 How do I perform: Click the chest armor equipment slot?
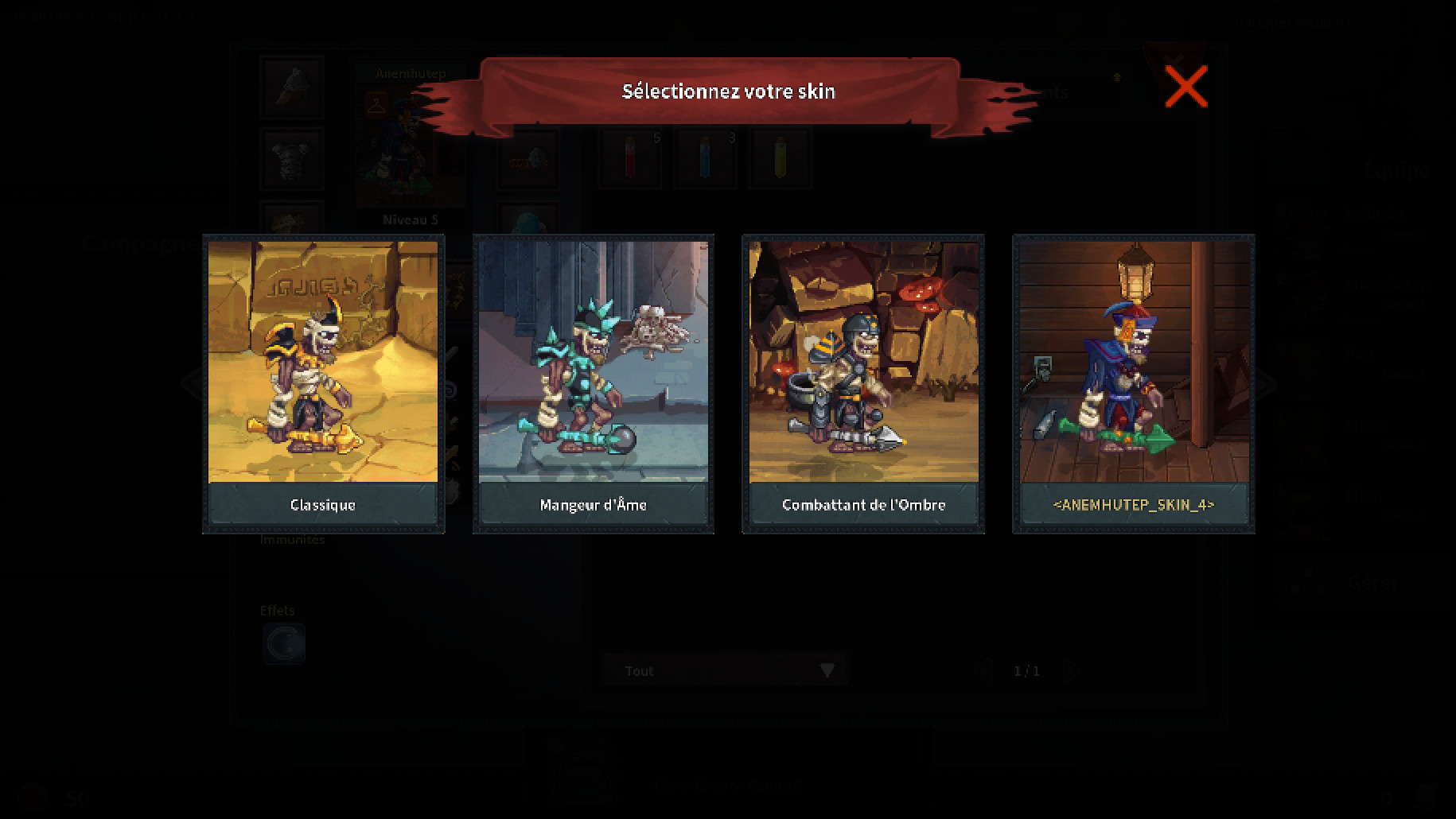pos(290,157)
